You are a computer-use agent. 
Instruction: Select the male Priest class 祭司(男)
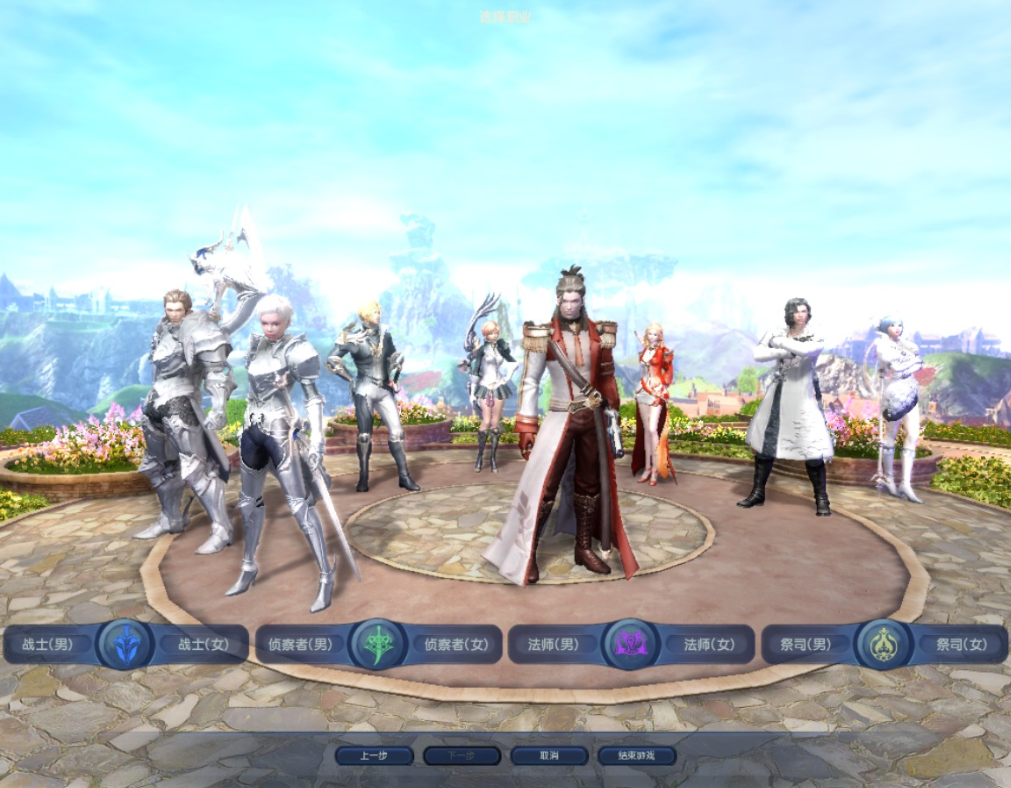pos(806,645)
